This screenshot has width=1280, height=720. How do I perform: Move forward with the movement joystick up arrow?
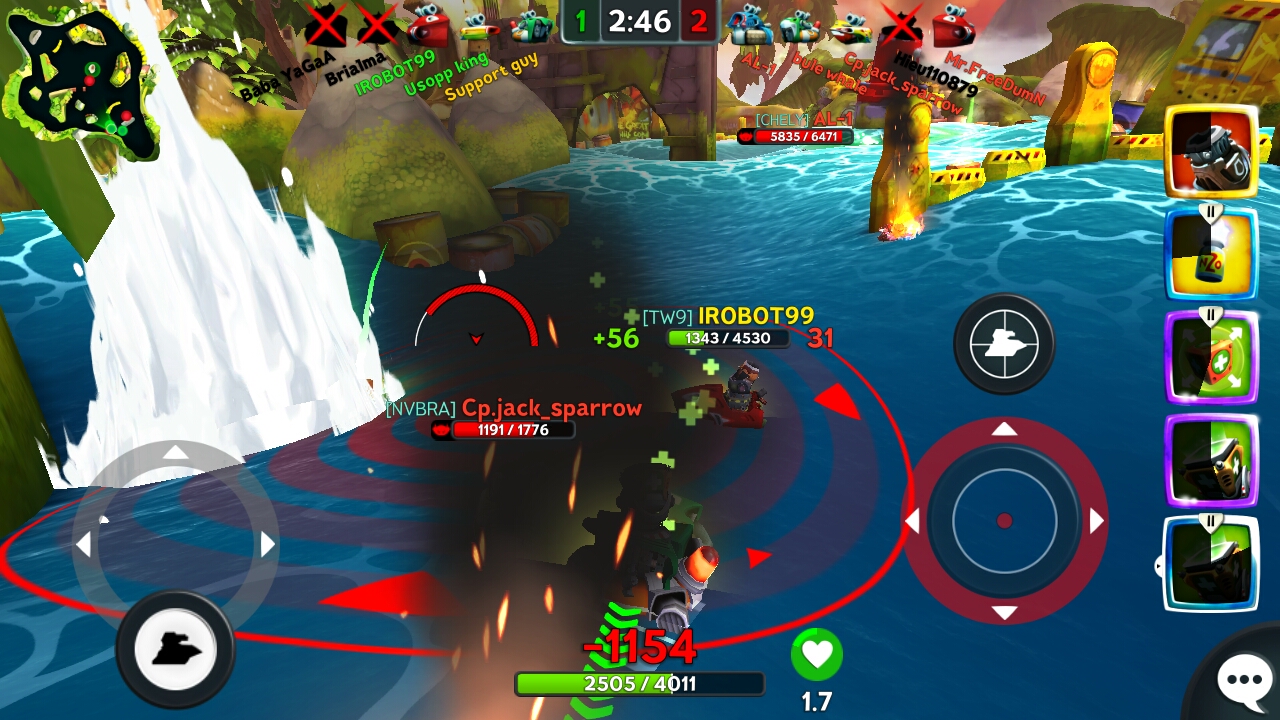coord(176,453)
